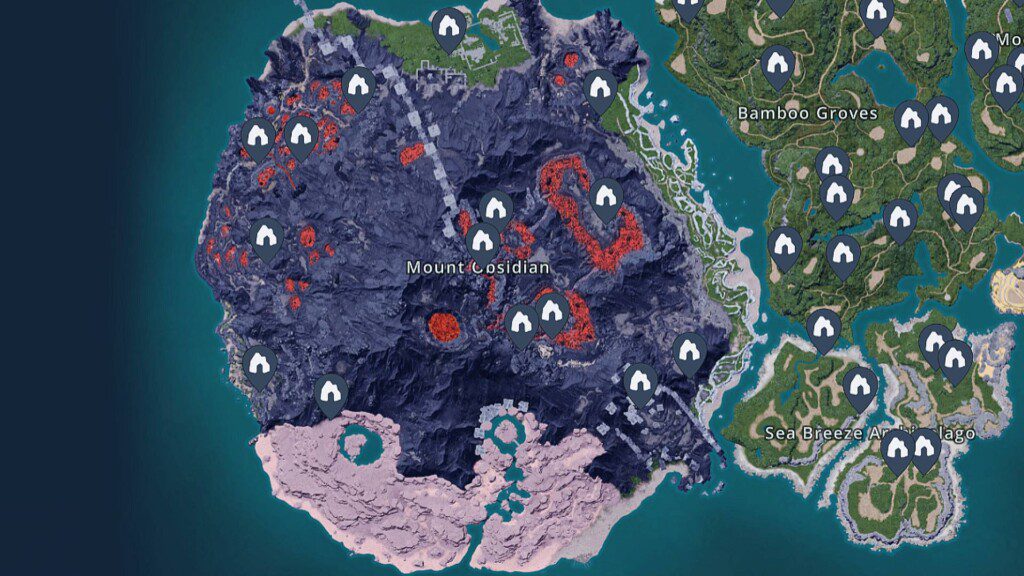
Task: Open the cave marker above the Sea Breeze label
Action: (x=859, y=386)
